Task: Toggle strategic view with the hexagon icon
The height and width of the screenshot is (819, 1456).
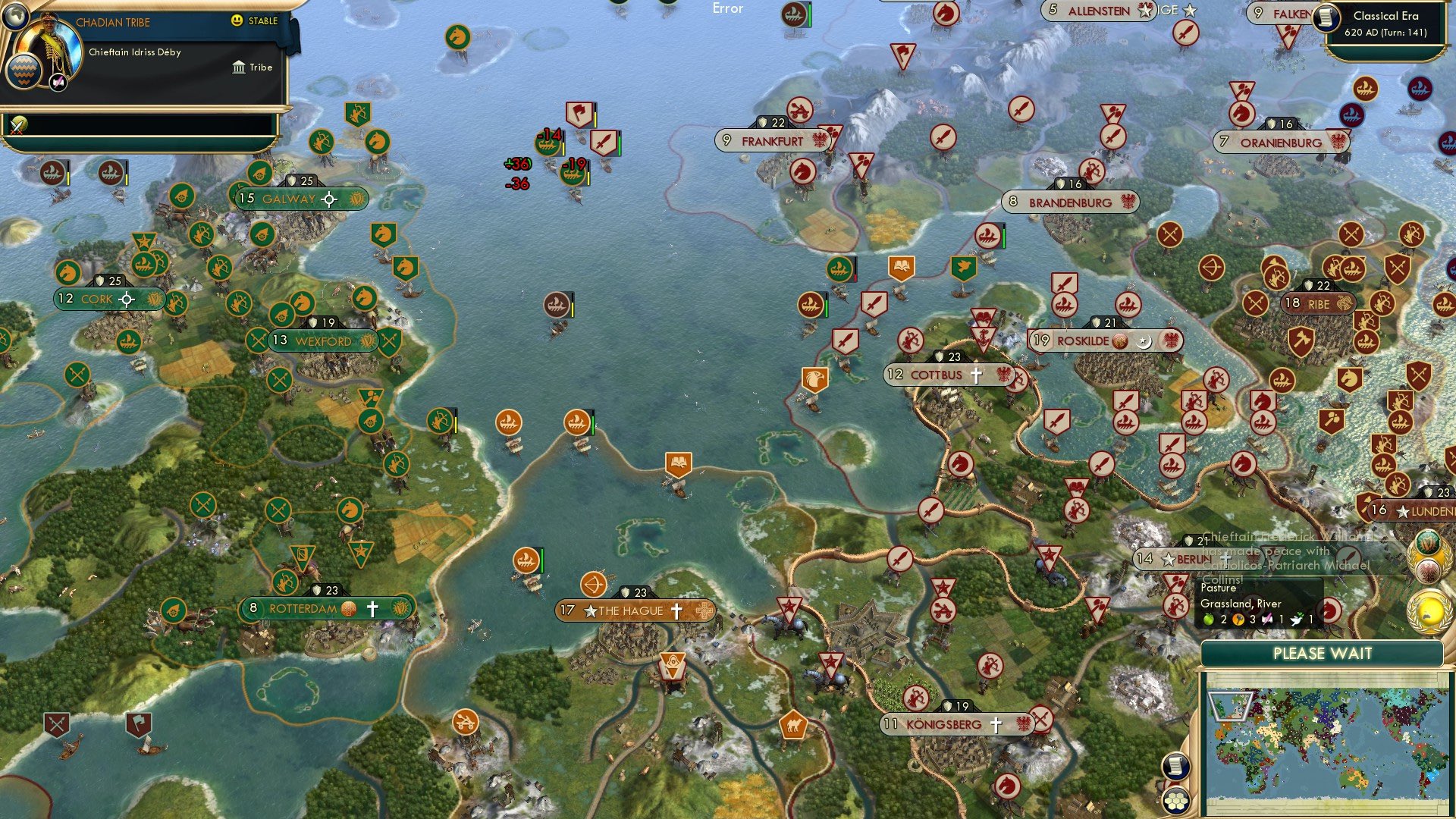Action: tap(1176, 800)
